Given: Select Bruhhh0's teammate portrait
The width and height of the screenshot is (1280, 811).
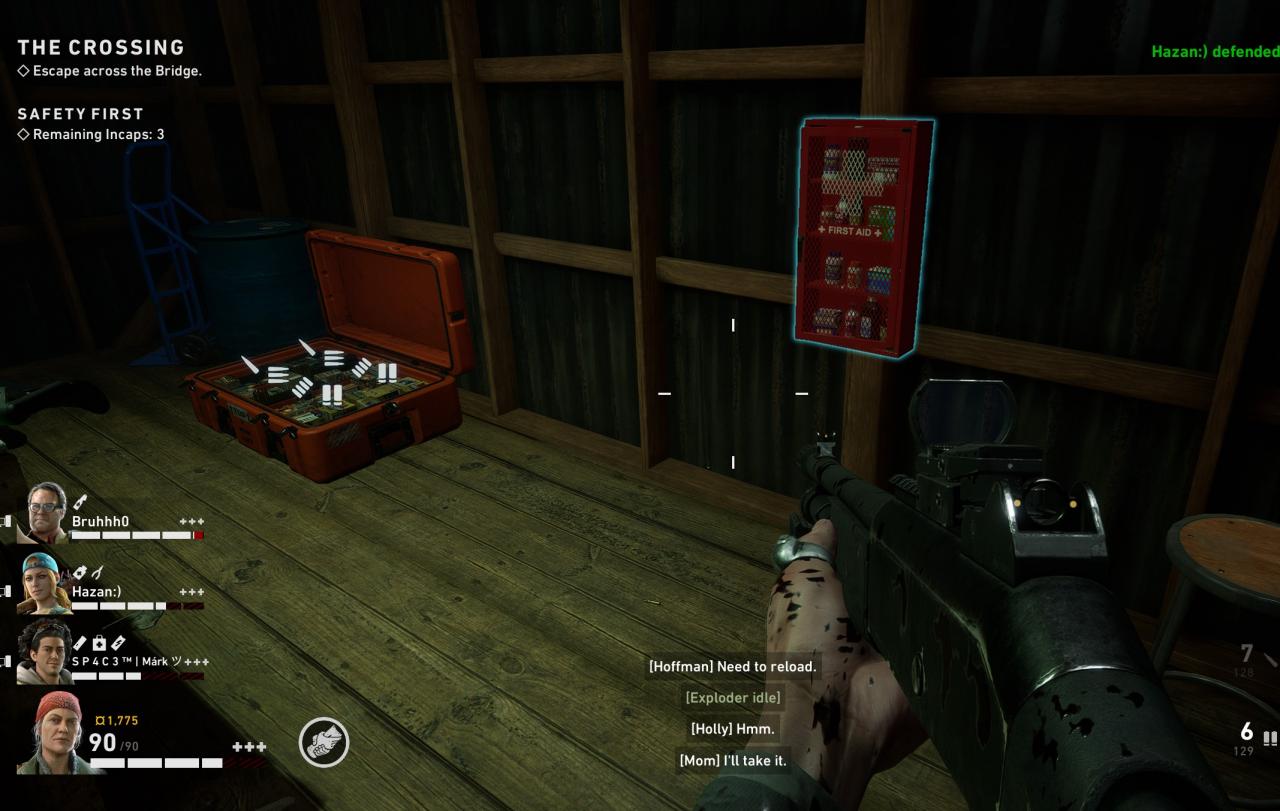Looking at the screenshot, I should click(x=45, y=511).
